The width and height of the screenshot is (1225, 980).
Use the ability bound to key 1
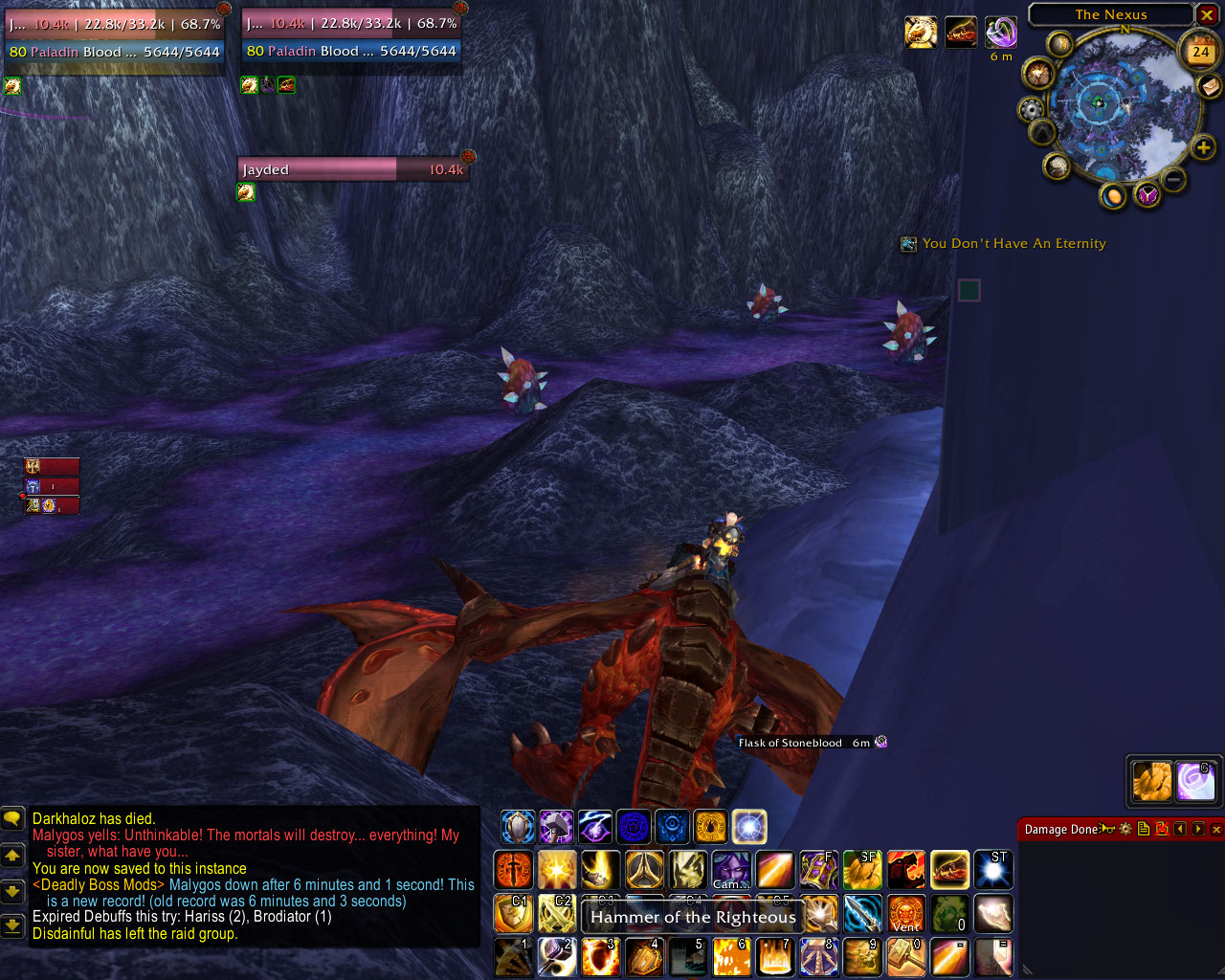[x=514, y=956]
